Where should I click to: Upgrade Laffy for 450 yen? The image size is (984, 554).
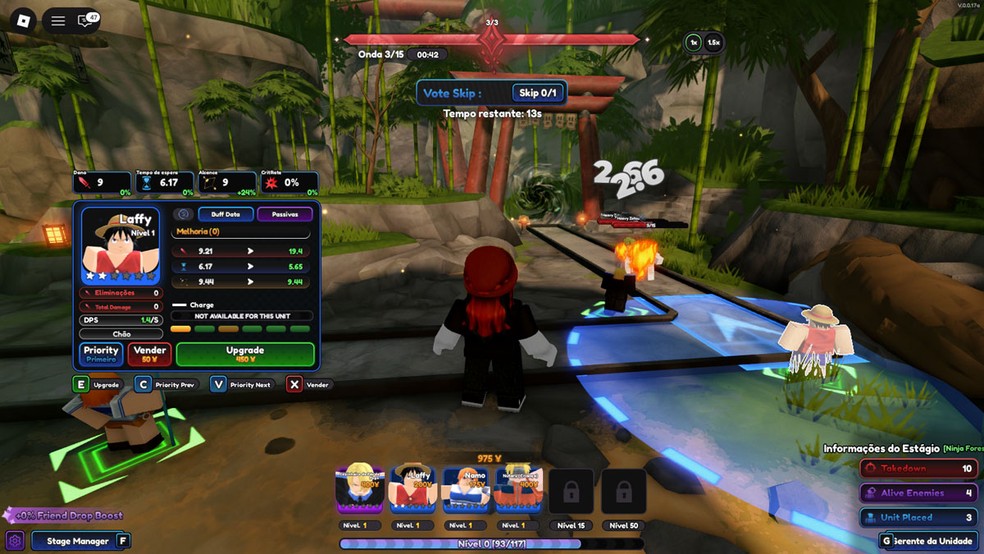(x=245, y=354)
